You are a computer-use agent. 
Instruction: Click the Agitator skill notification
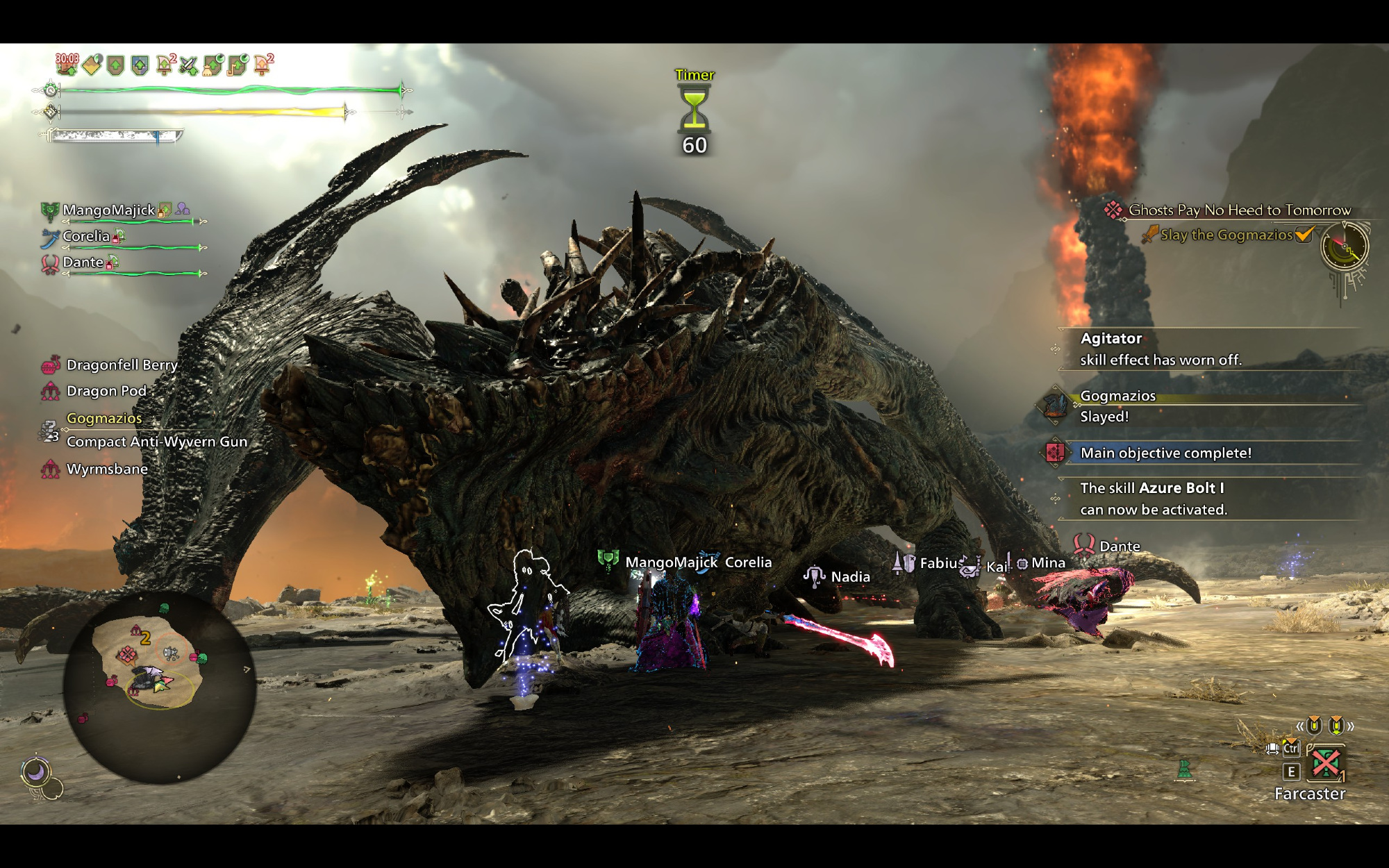pos(1160,349)
